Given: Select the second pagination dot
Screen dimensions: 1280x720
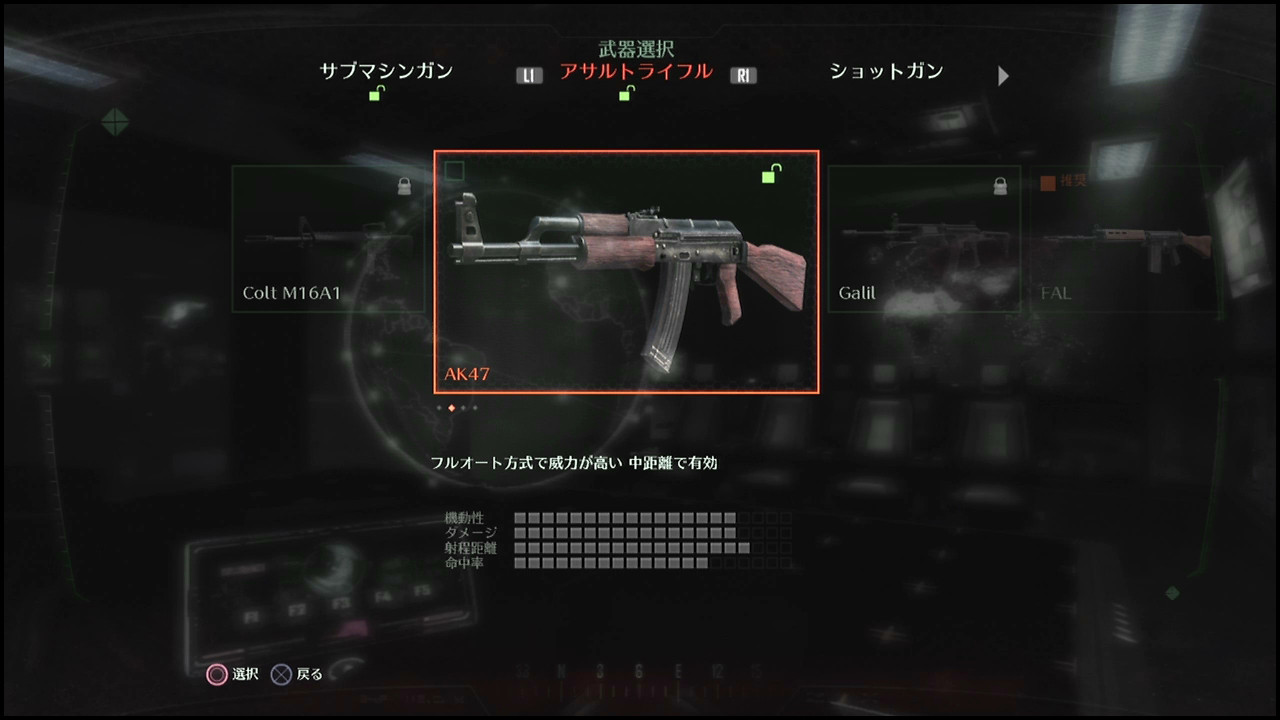Looking at the screenshot, I should pos(452,409).
